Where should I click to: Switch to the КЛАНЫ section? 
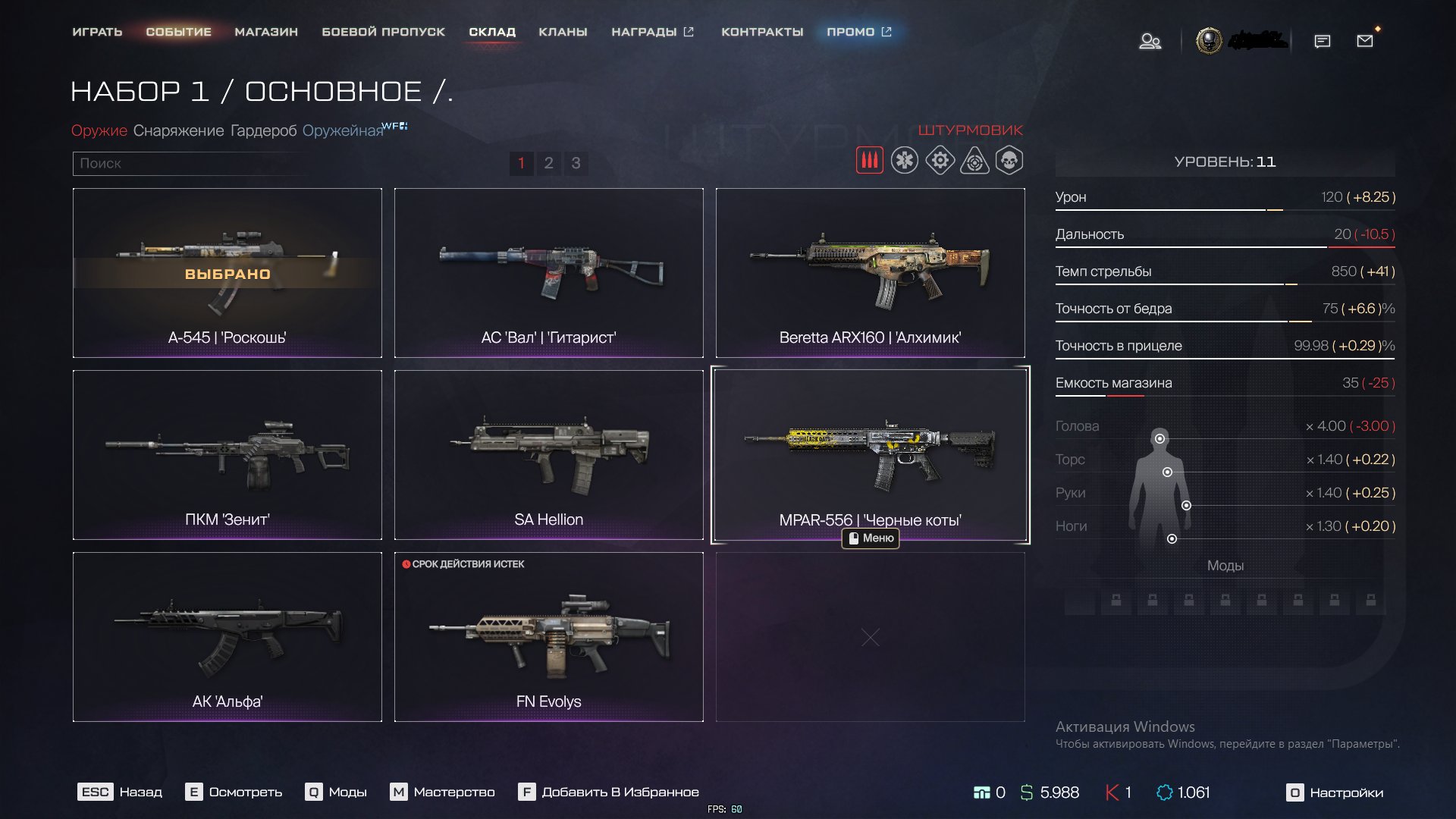563,32
